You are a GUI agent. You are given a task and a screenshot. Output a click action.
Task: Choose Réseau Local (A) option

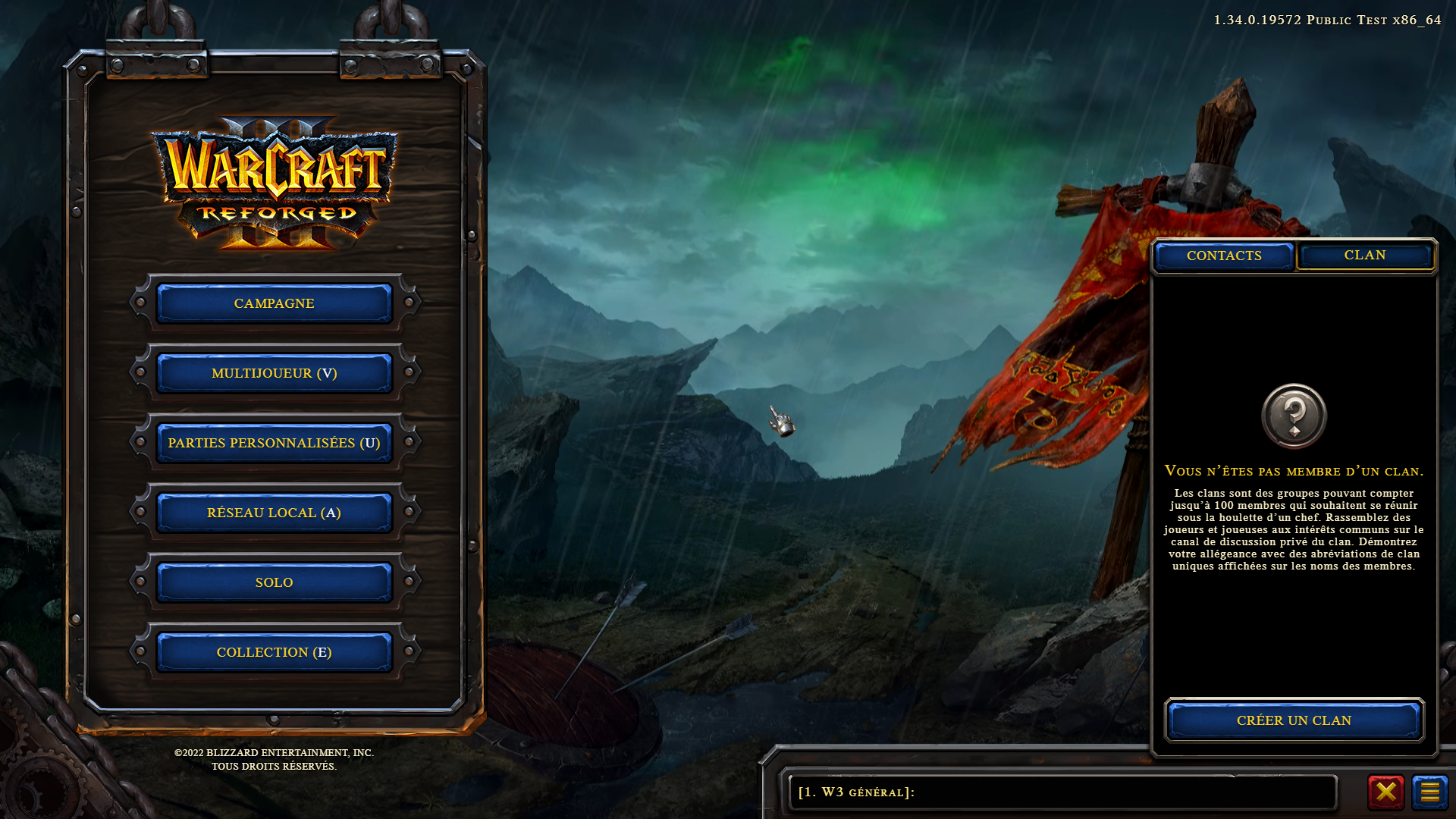tap(274, 513)
